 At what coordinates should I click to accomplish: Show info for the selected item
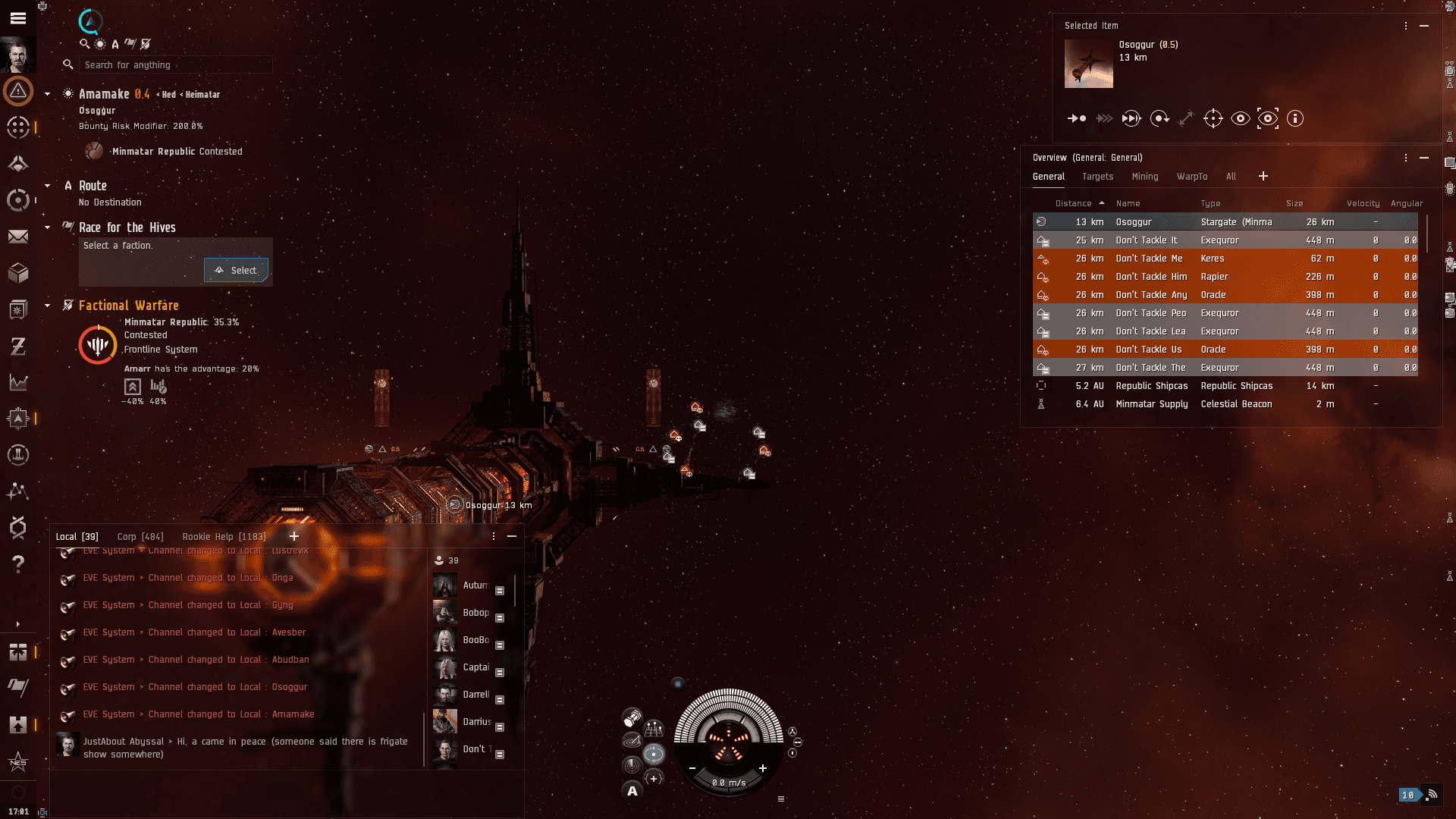click(1294, 118)
